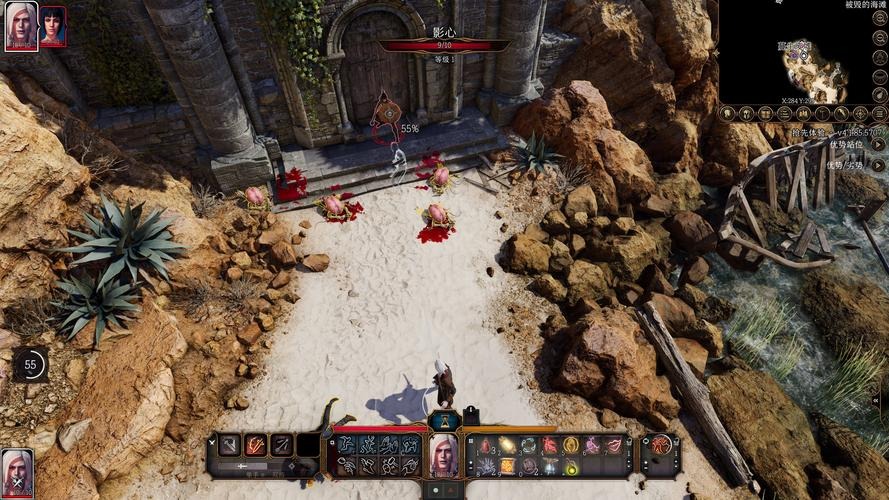
Task: Select the party portrait in bottom-left corner
Action: click(17, 470)
